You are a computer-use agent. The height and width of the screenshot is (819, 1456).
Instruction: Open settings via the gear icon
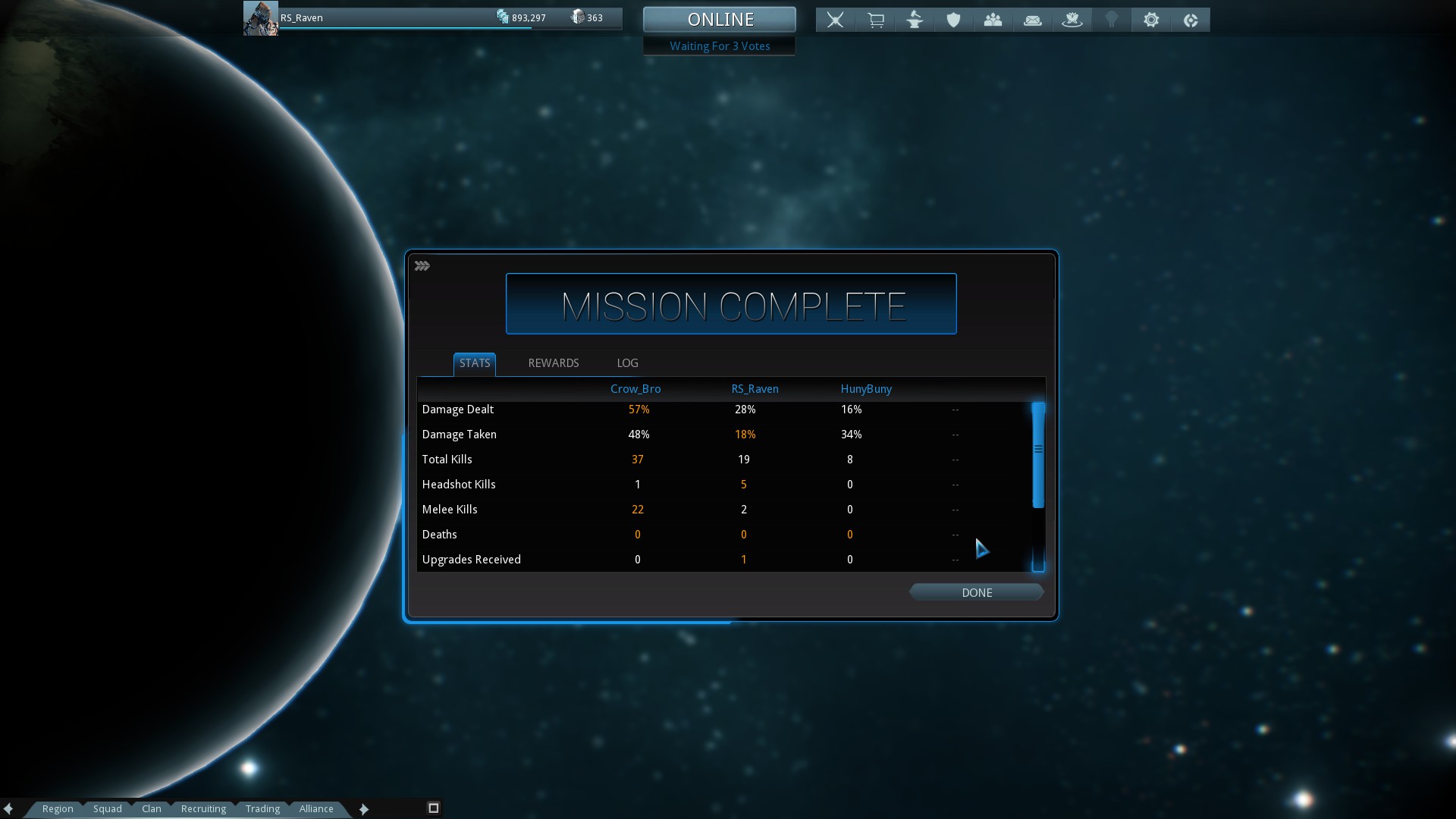click(1150, 20)
